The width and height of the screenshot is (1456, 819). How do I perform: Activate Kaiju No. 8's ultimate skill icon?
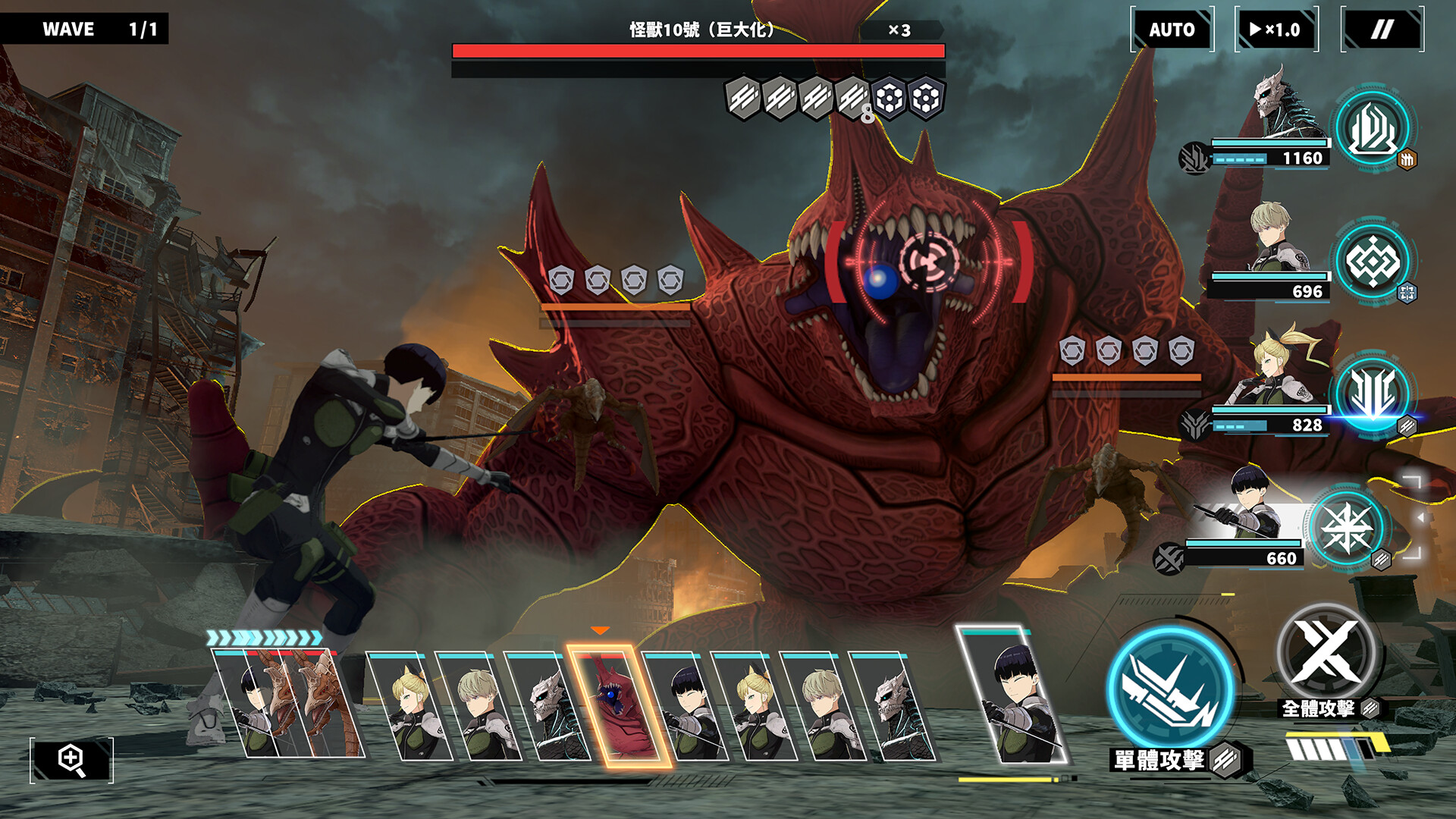pos(1372,129)
